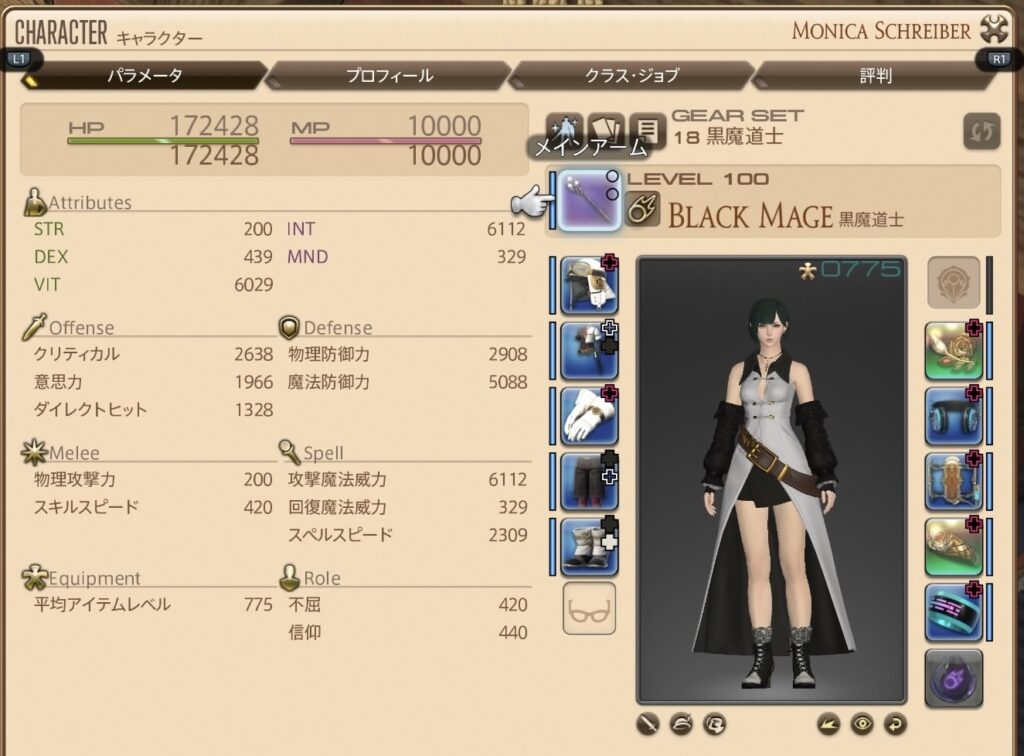Select the rose earring slot
Image resolution: width=1024 pixels, height=756 pixels.
(953, 351)
